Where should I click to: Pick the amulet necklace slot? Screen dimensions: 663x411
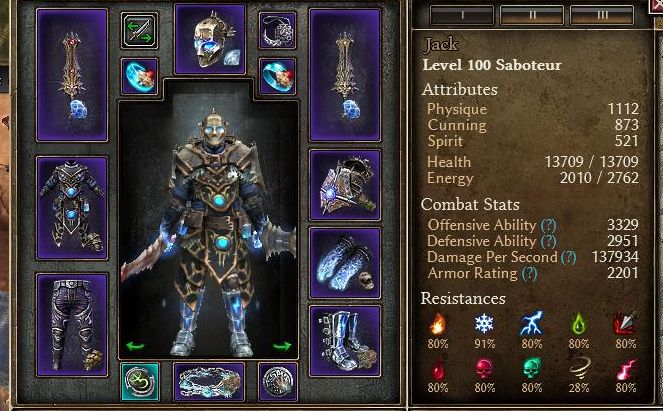(277, 30)
